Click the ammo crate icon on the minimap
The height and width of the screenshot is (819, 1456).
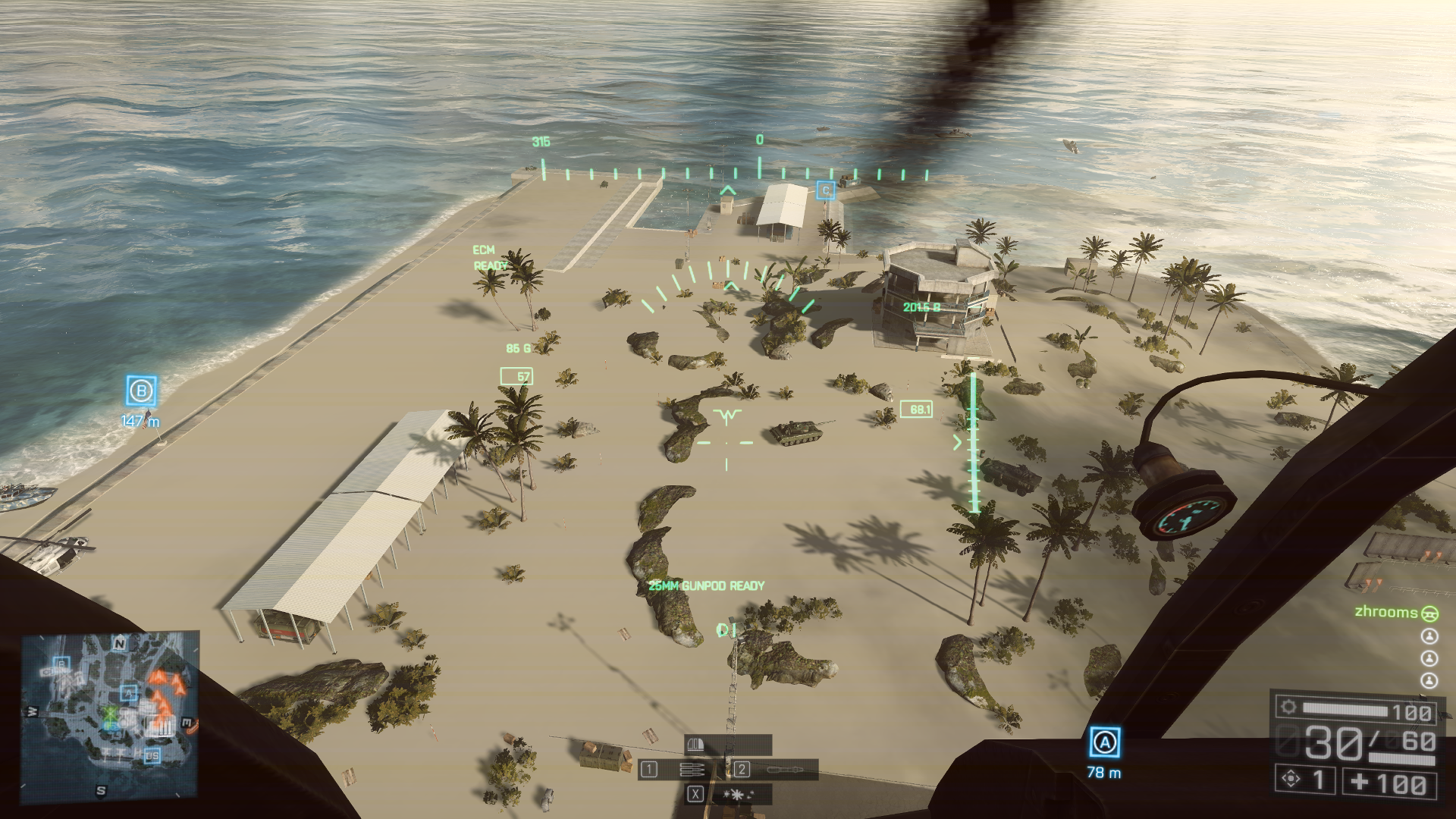pos(161,726)
